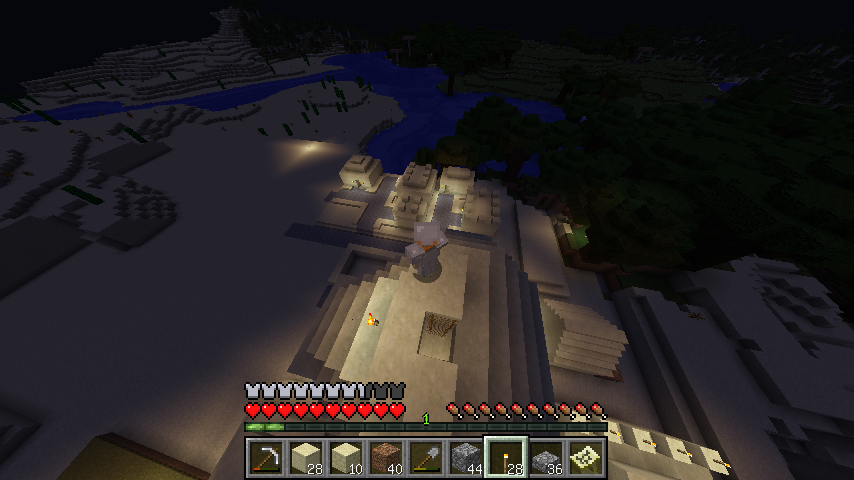Screen dimensions: 854x480
Task: Equip the shovel from the hotbar
Action: pyautogui.click(x=425, y=458)
